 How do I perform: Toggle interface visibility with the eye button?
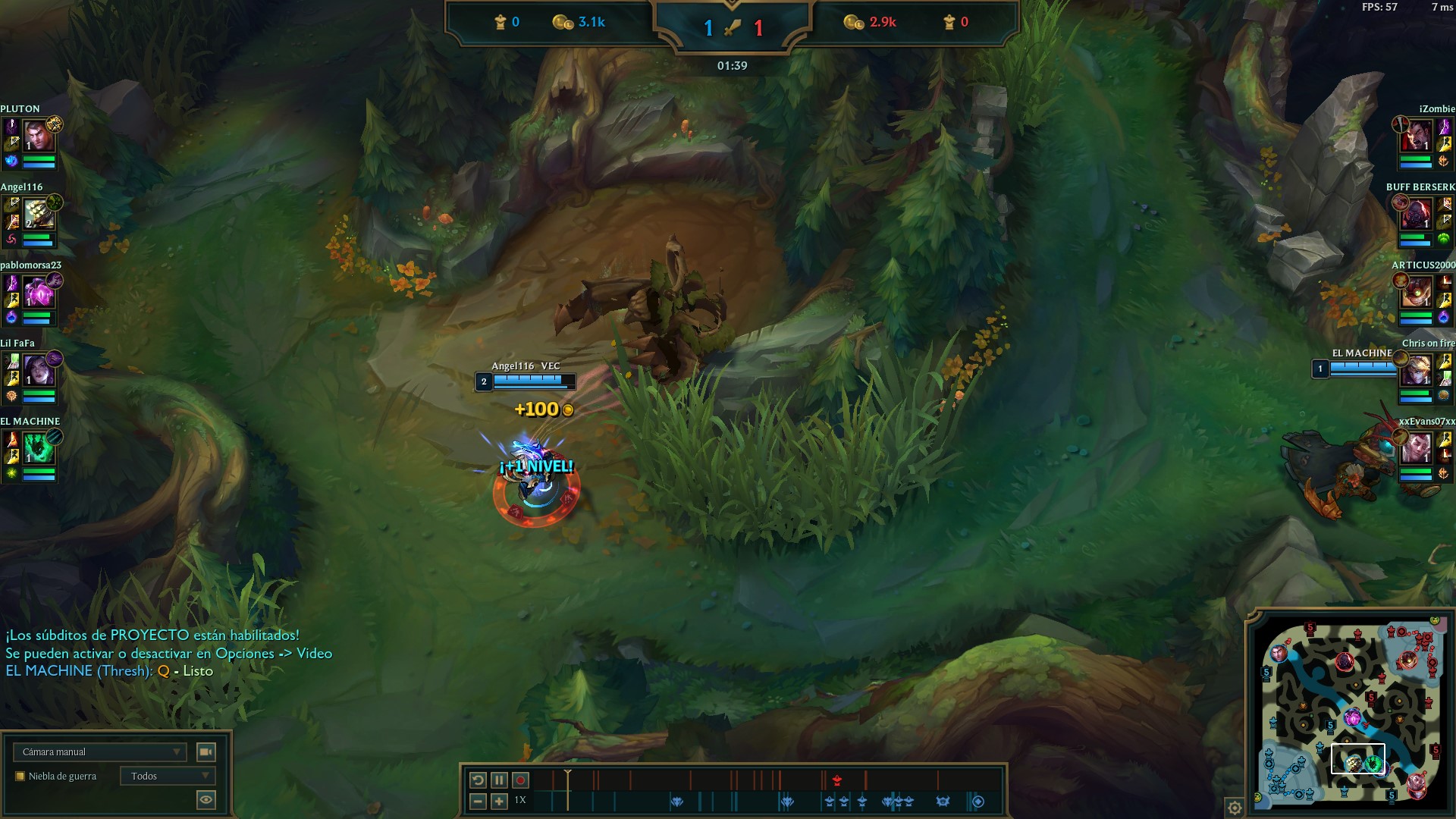pyautogui.click(x=206, y=799)
